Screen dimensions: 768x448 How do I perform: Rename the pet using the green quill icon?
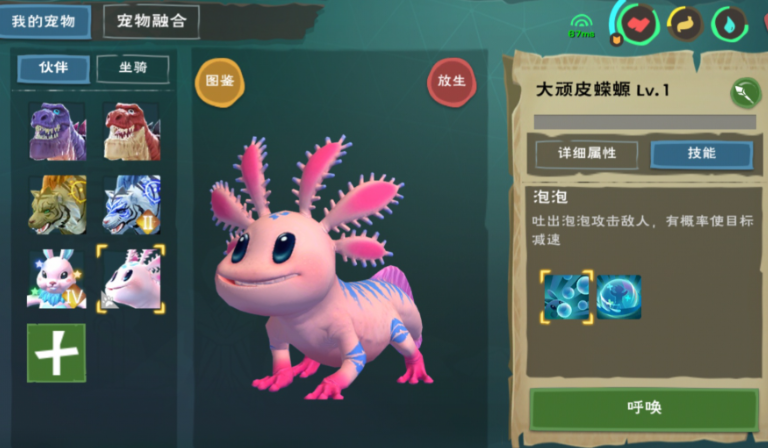pyautogui.click(x=743, y=92)
